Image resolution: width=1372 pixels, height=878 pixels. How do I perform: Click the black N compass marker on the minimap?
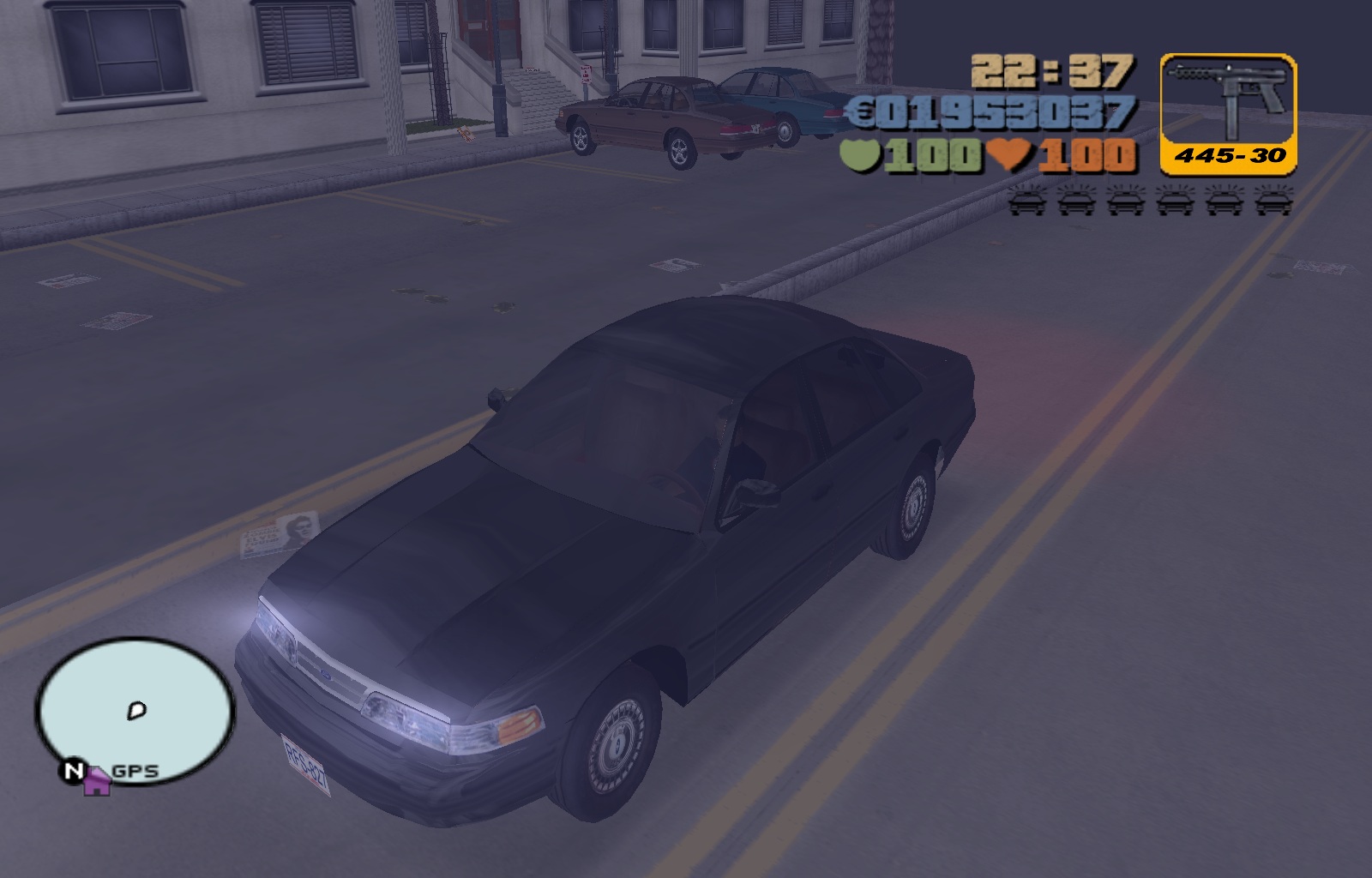pos(72,772)
